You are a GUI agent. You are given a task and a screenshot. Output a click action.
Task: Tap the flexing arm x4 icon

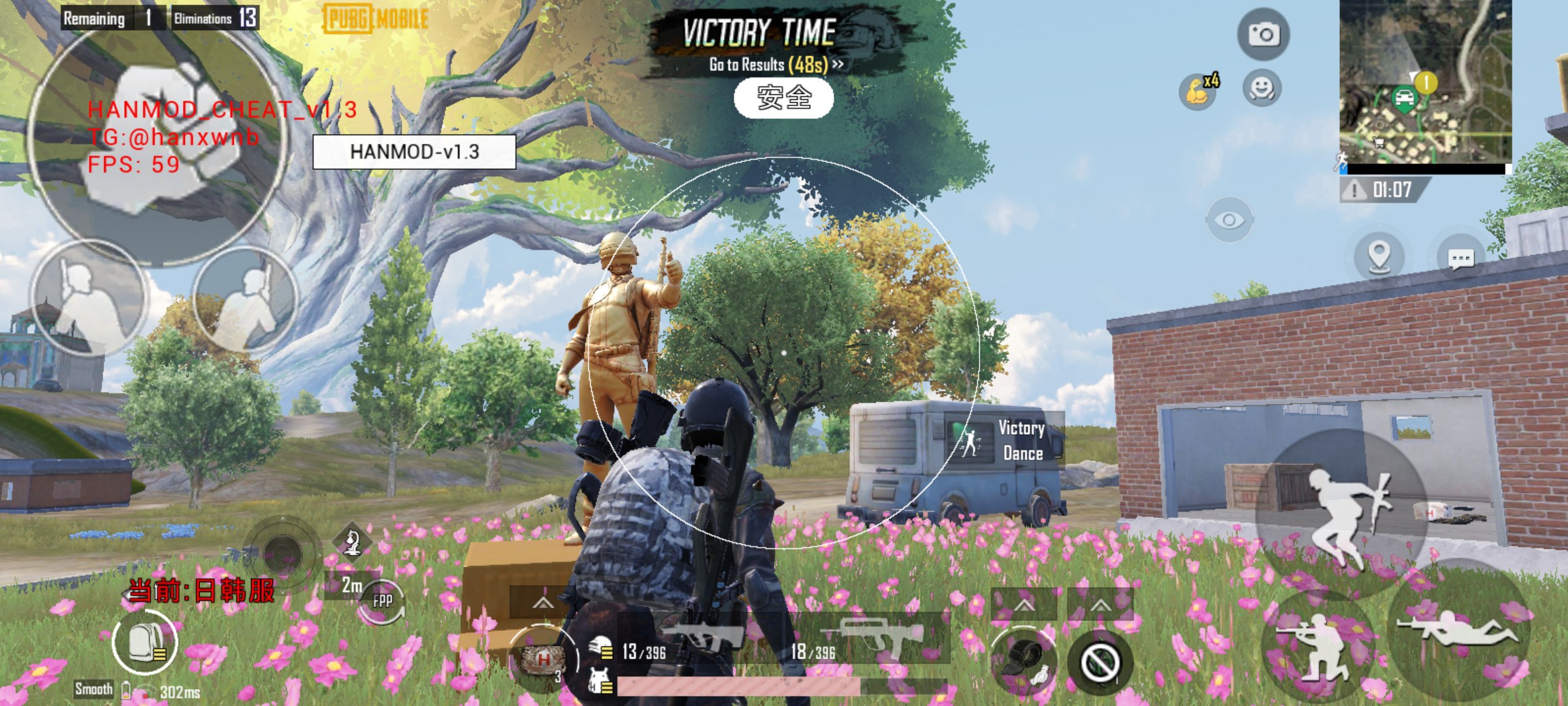1199,90
